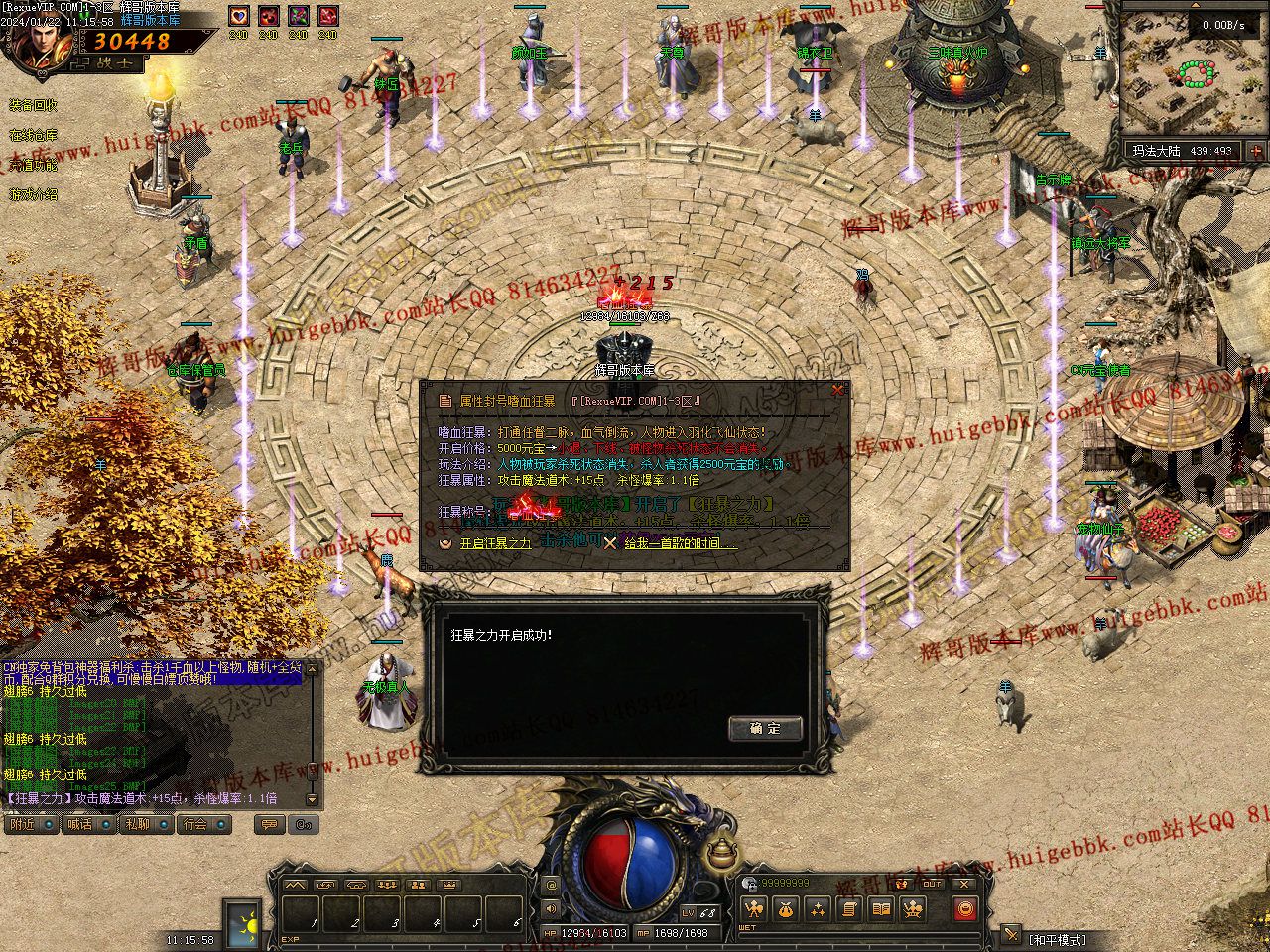
Task: Toggle the sound speaker button
Action: (x=552, y=908)
